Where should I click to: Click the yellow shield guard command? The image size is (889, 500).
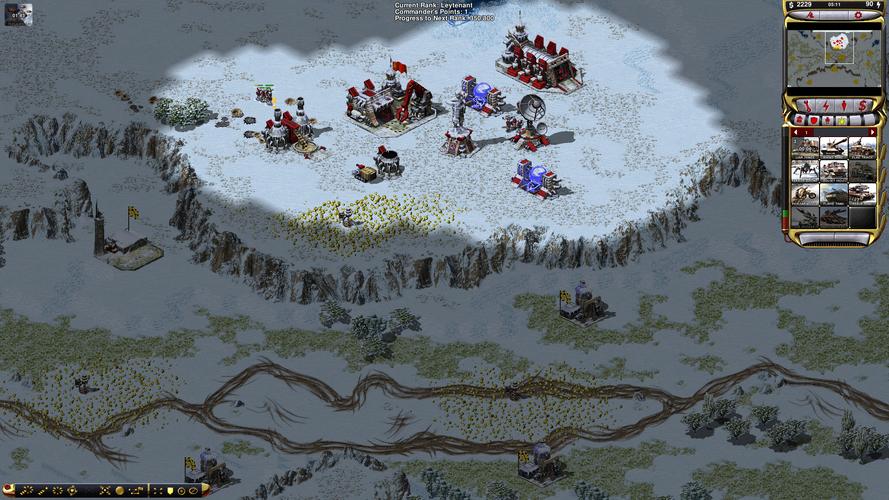pyautogui.click(x=169, y=491)
